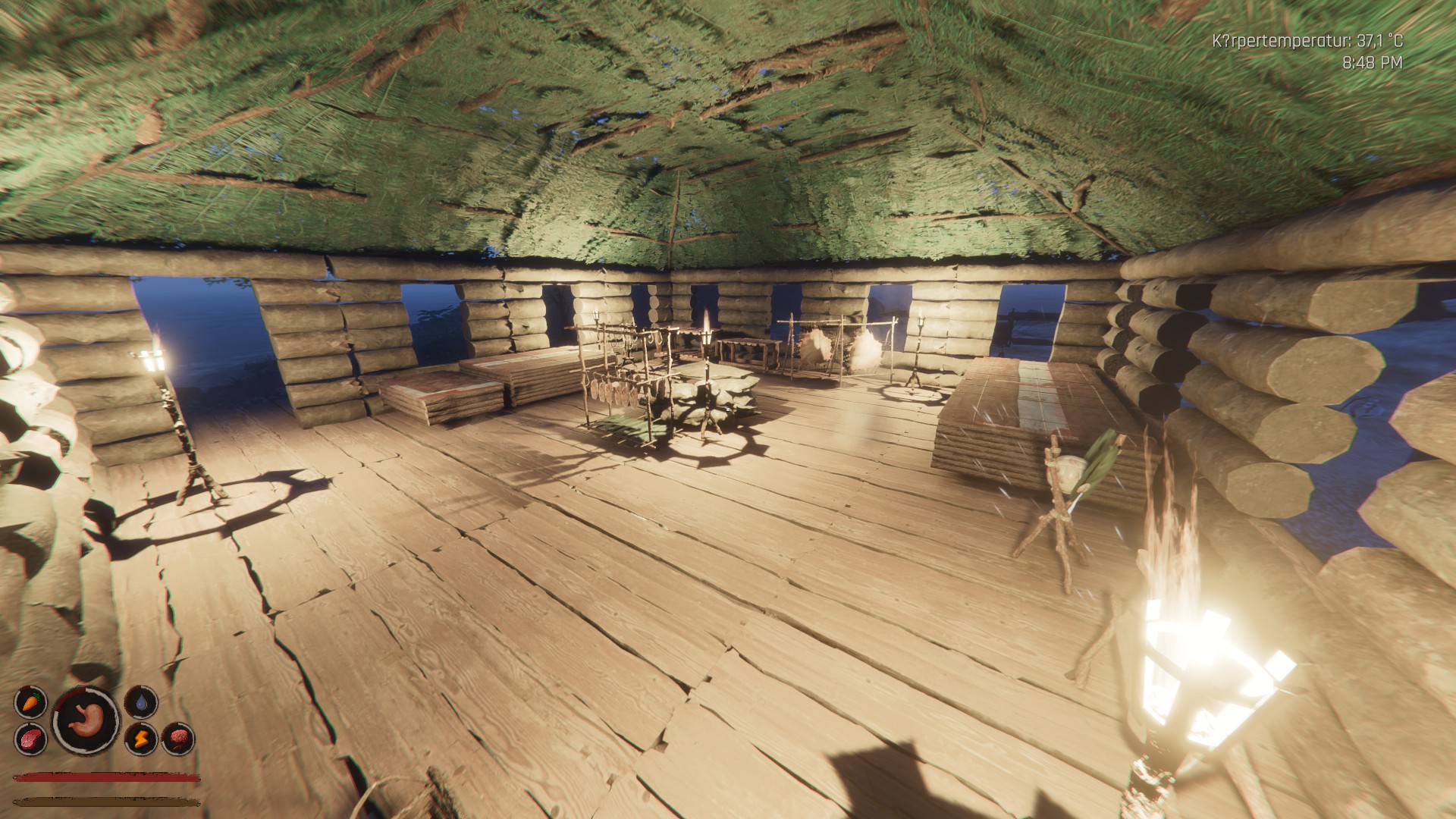Image resolution: width=1456 pixels, height=819 pixels.
Task: Click the raw meat protein icon
Action: click(x=30, y=738)
